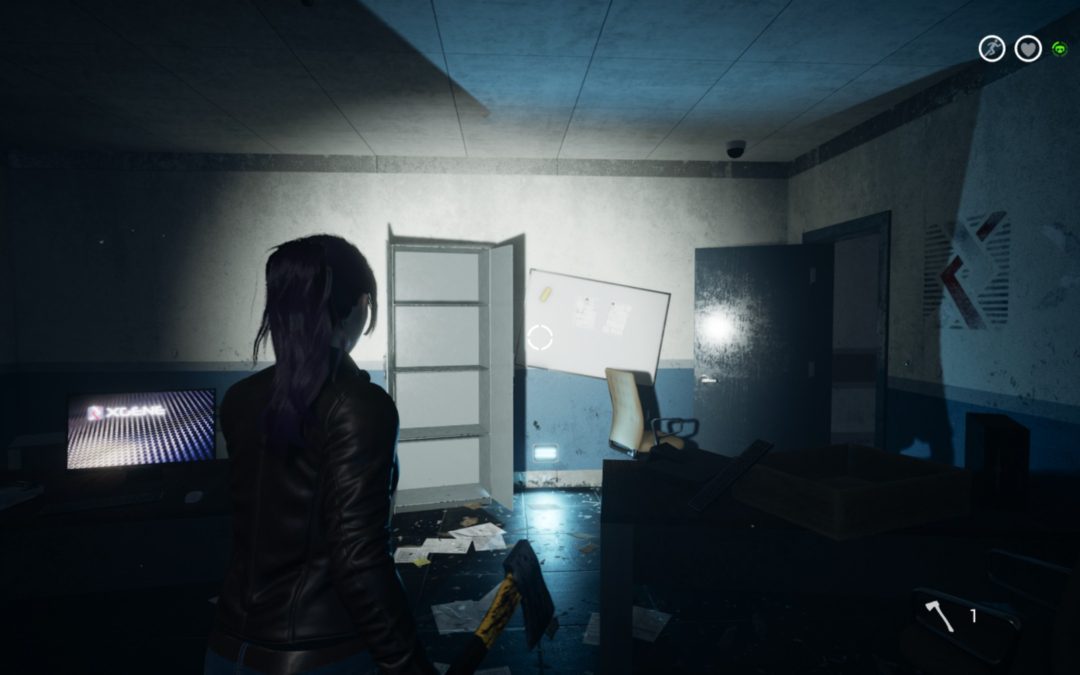Click the running figure stamina icon
Screen dimensions: 1080x675
(x=991, y=48)
